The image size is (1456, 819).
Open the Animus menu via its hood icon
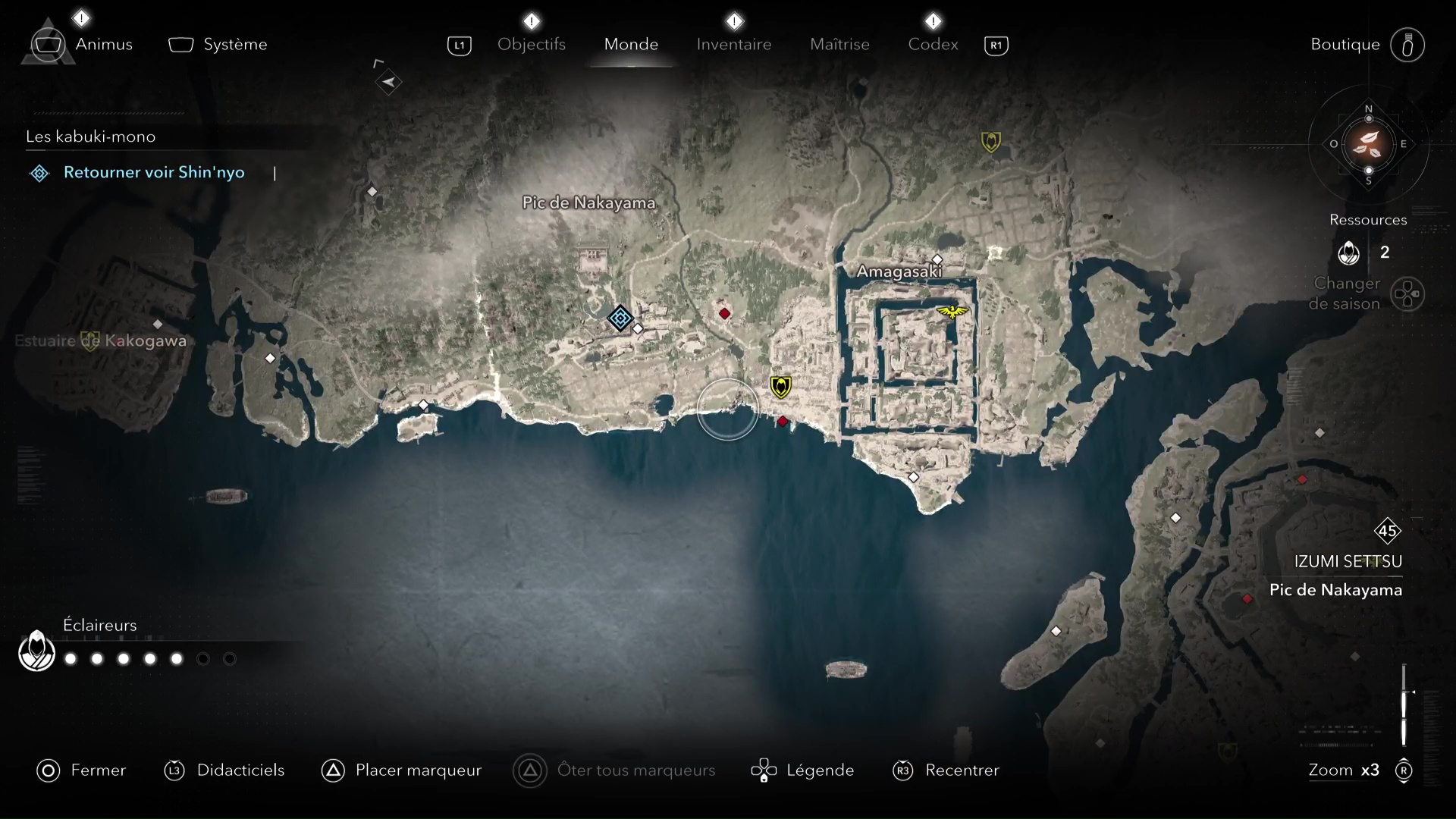tap(47, 44)
